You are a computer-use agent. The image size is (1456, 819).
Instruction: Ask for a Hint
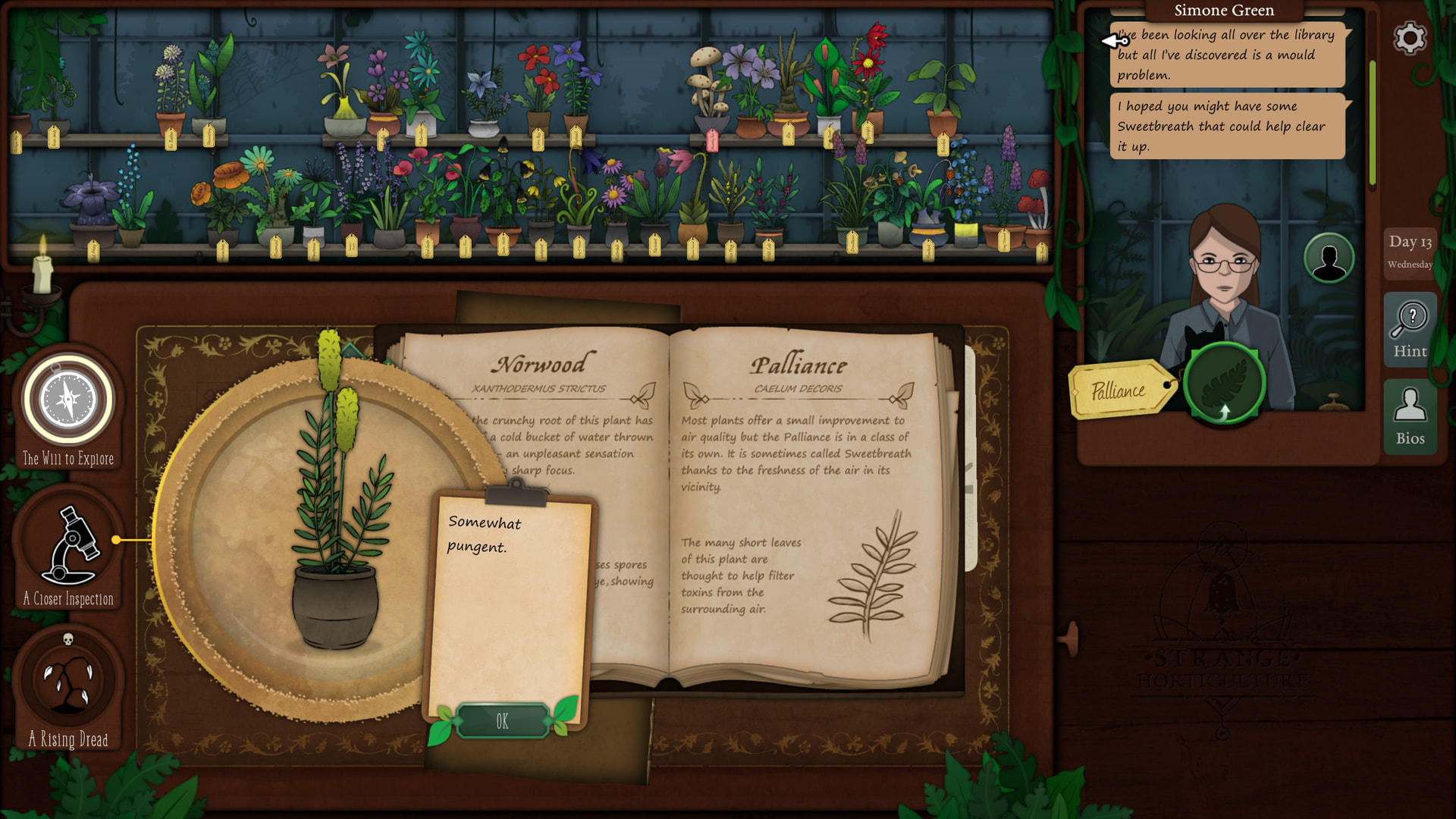(1410, 330)
